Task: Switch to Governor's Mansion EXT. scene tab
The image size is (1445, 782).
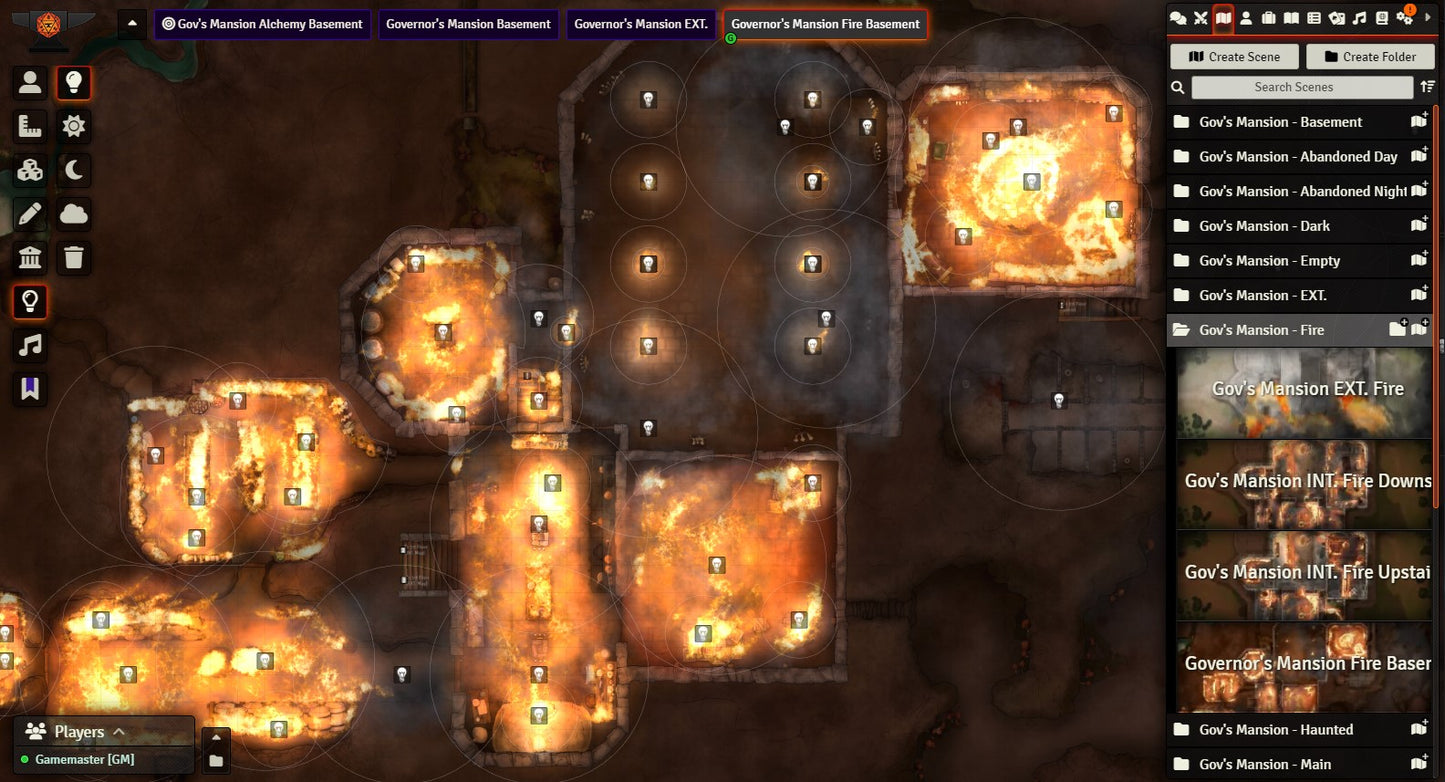Action: coord(640,24)
